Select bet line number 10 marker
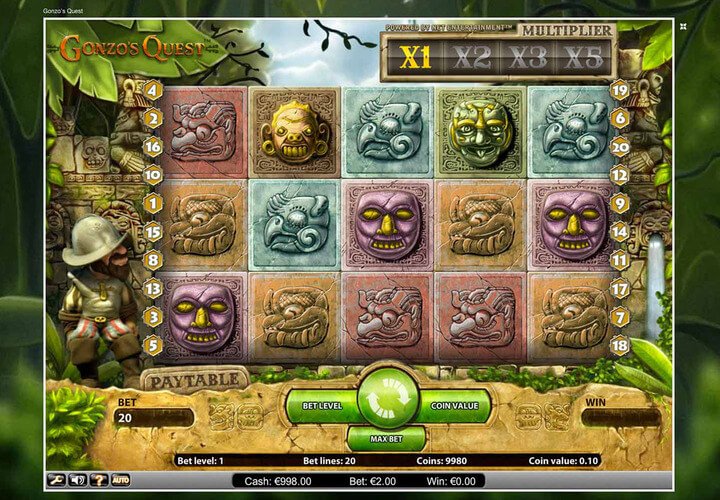 point(153,174)
